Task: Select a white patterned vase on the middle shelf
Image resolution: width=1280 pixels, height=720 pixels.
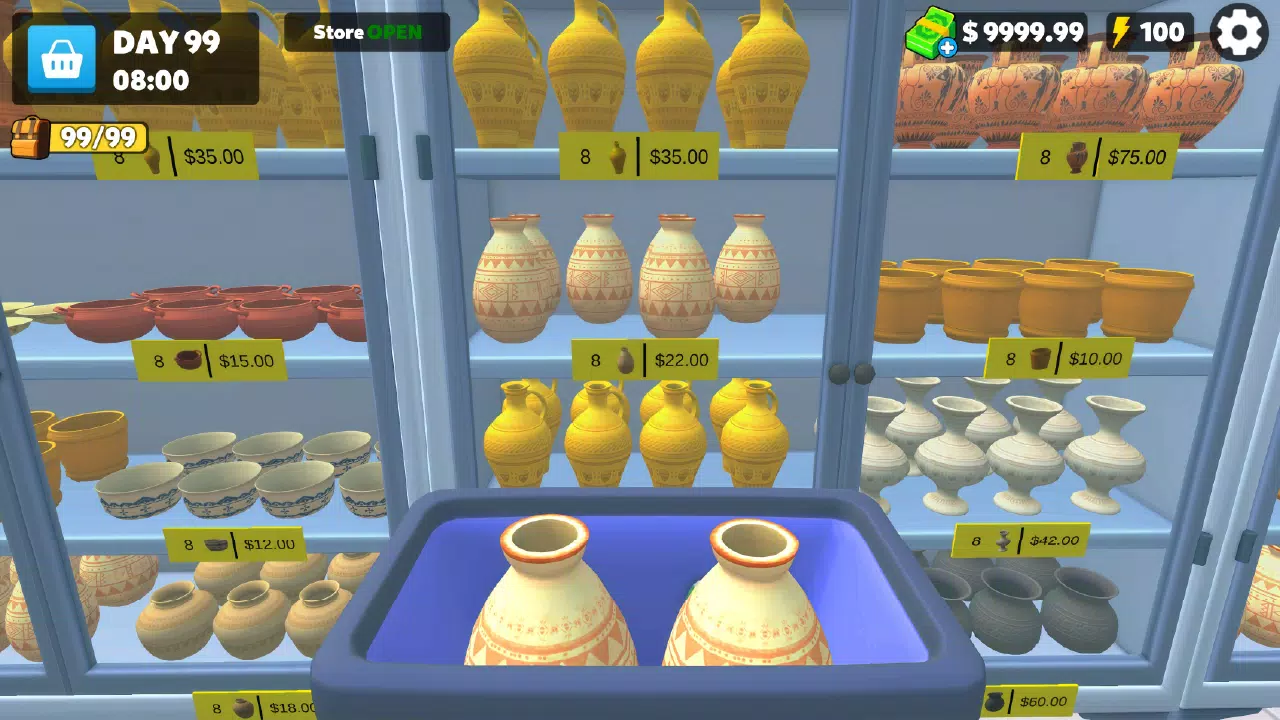Action: pos(595,270)
